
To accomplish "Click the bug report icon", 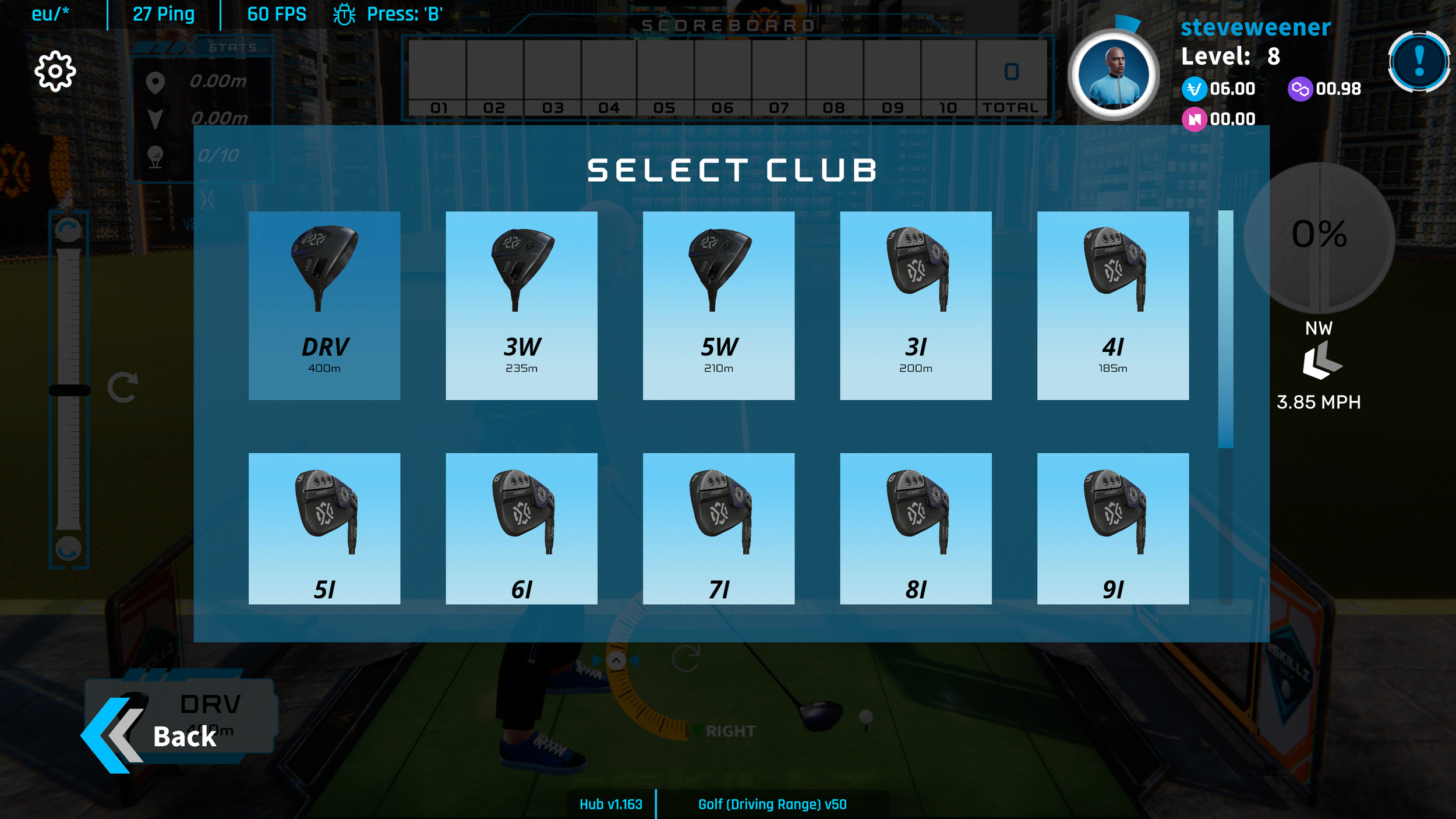I will (x=344, y=14).
